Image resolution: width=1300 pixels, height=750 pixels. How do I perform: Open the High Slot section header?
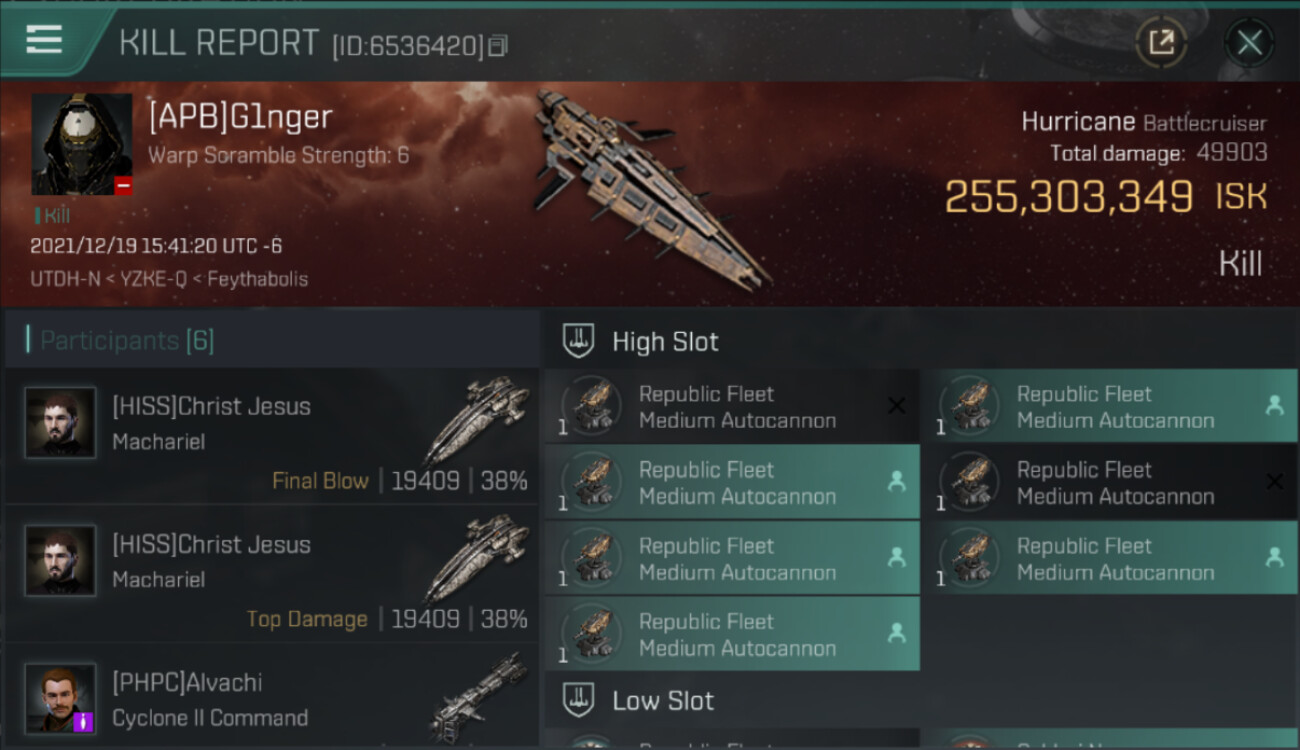point(665,342)
